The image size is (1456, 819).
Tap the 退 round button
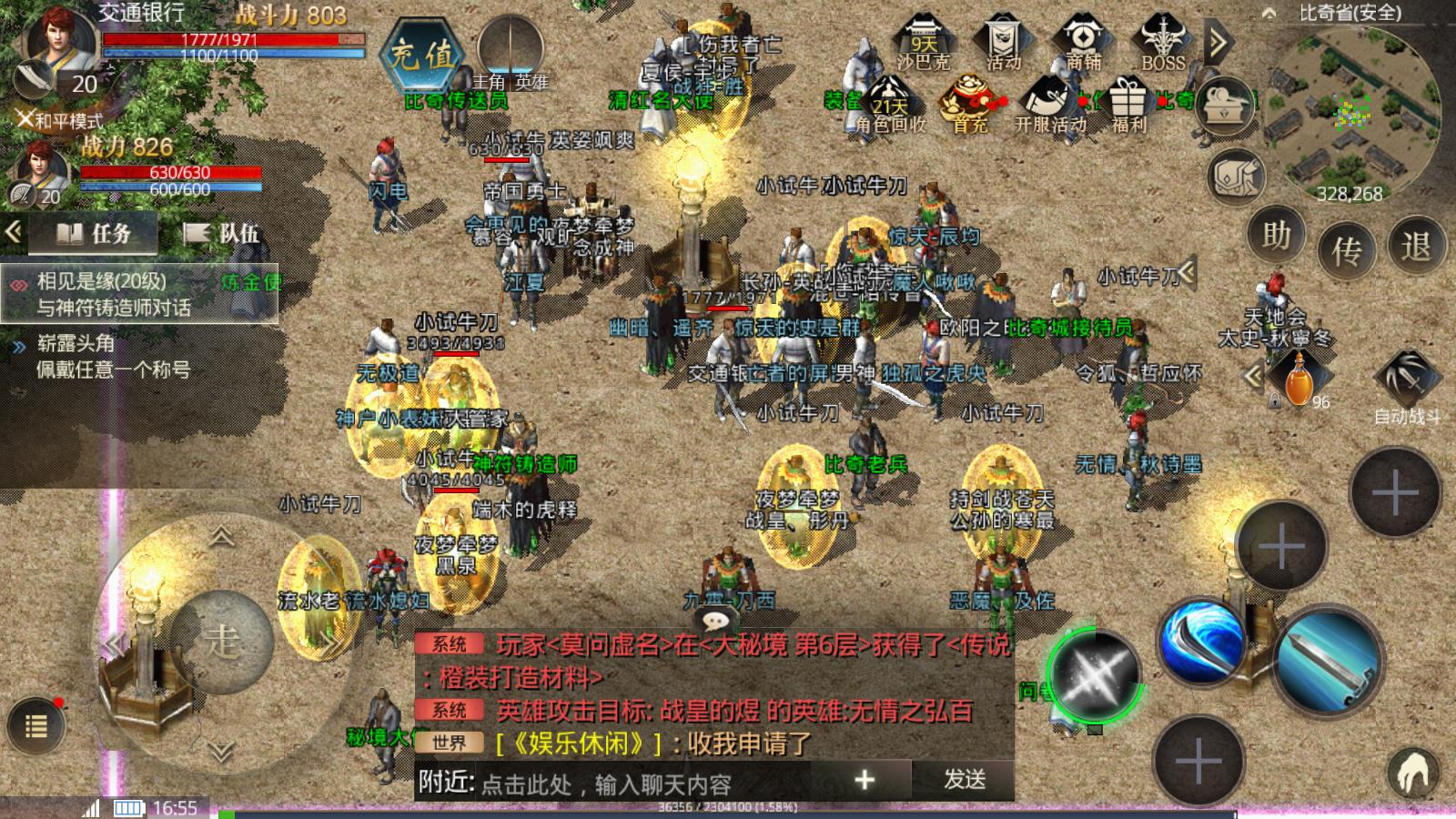pyautogui.click(x=1416, y=246)
